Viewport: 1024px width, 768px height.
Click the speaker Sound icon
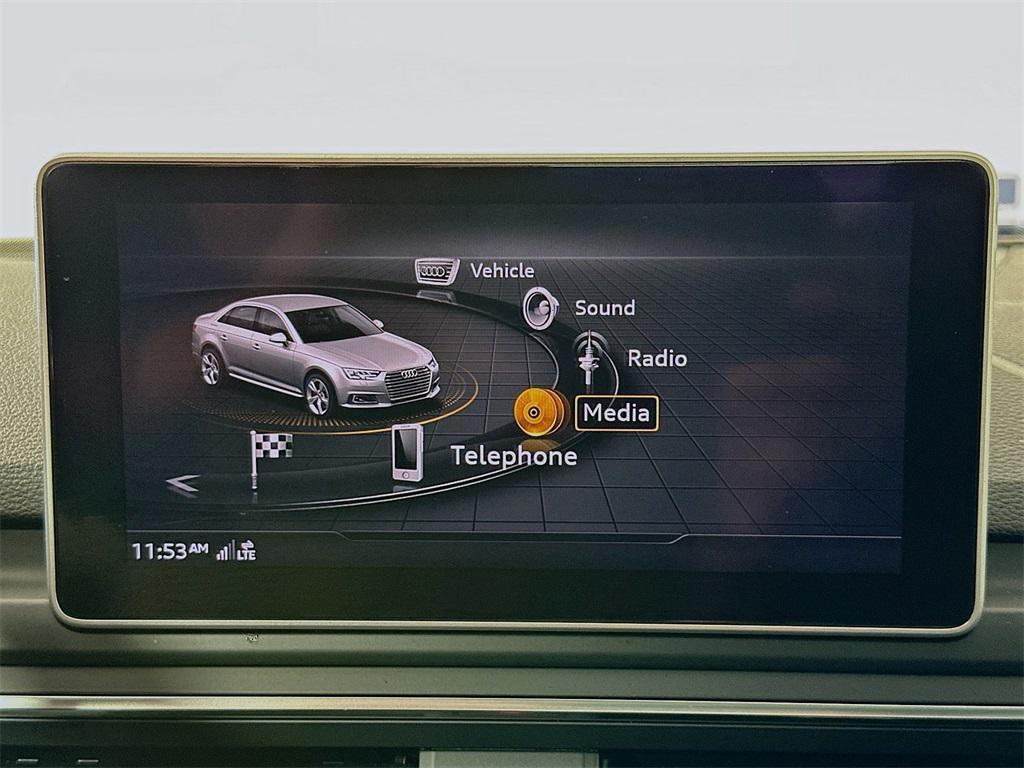tap(539, 307)
